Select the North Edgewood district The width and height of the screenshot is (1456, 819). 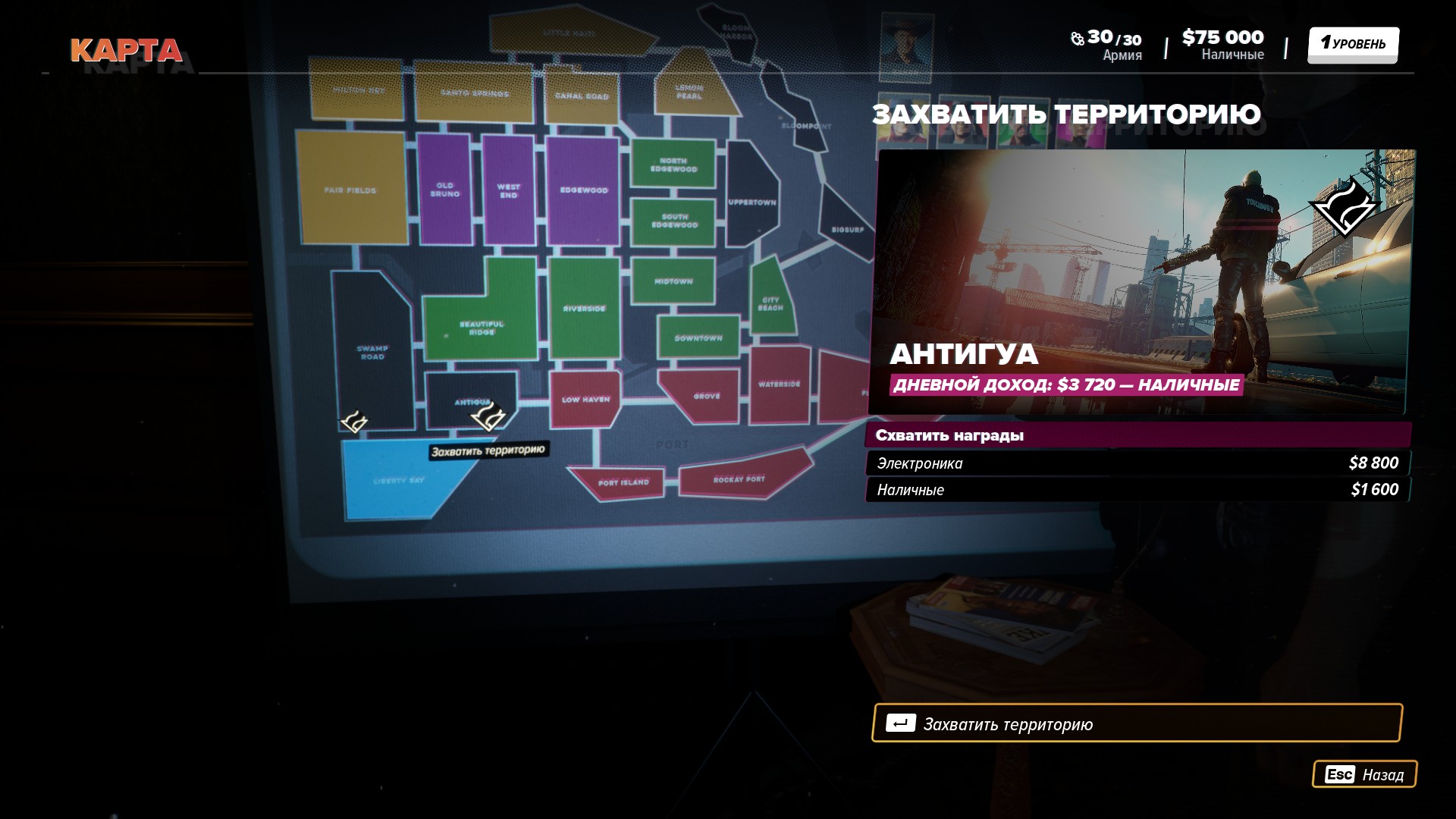pos(673,165)
